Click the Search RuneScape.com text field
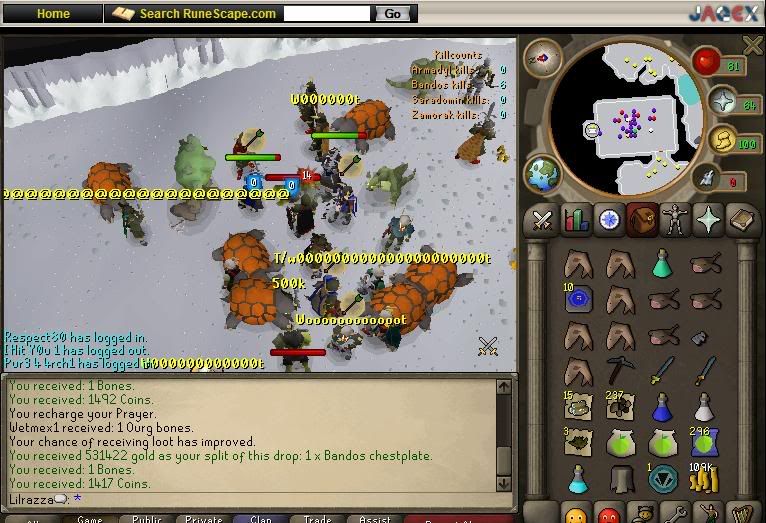766x523 pixels. (x=326, y=14)
